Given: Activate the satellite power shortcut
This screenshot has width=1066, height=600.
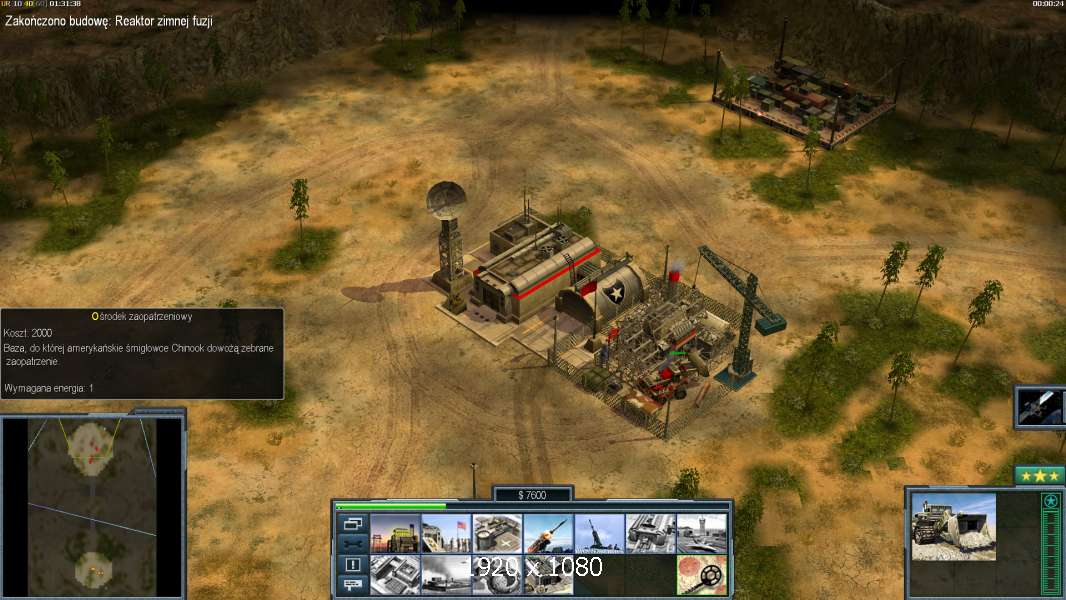Looking at the screenshot, I should point(1041,407).
